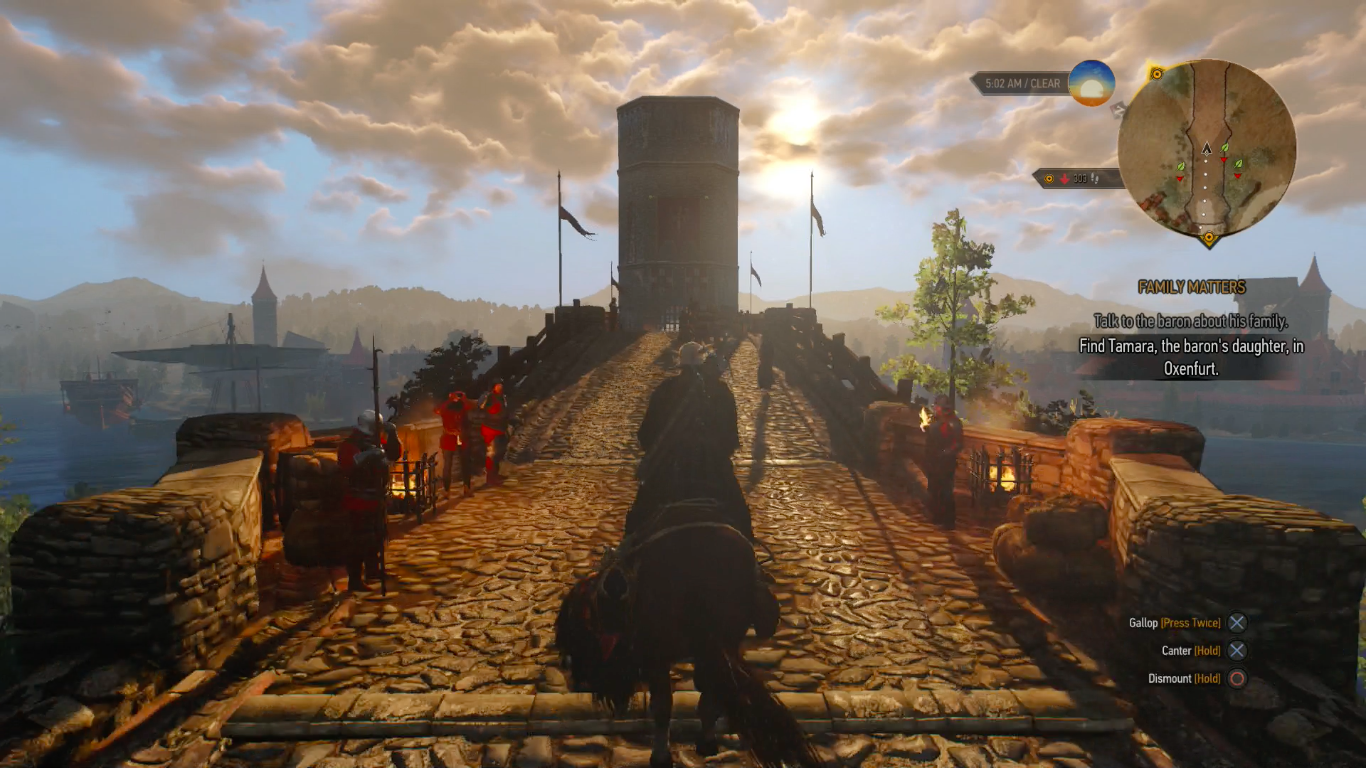This screenshot has width=1366, height=768.
Task: Select the Family Matters quest title
Action: click(x=1191, y=287)
